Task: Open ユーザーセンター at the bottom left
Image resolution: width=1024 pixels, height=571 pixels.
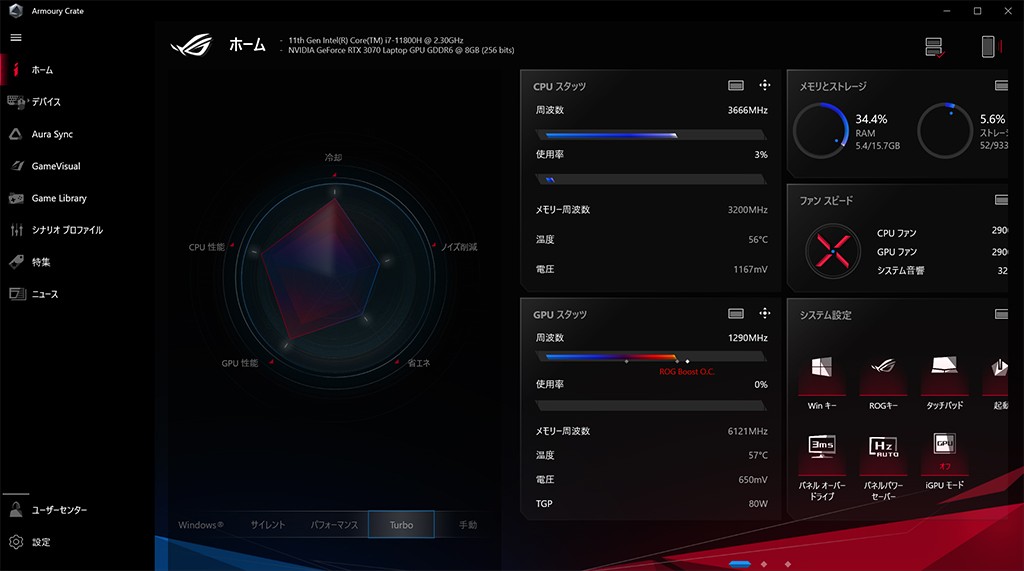Action: (58, 510)
